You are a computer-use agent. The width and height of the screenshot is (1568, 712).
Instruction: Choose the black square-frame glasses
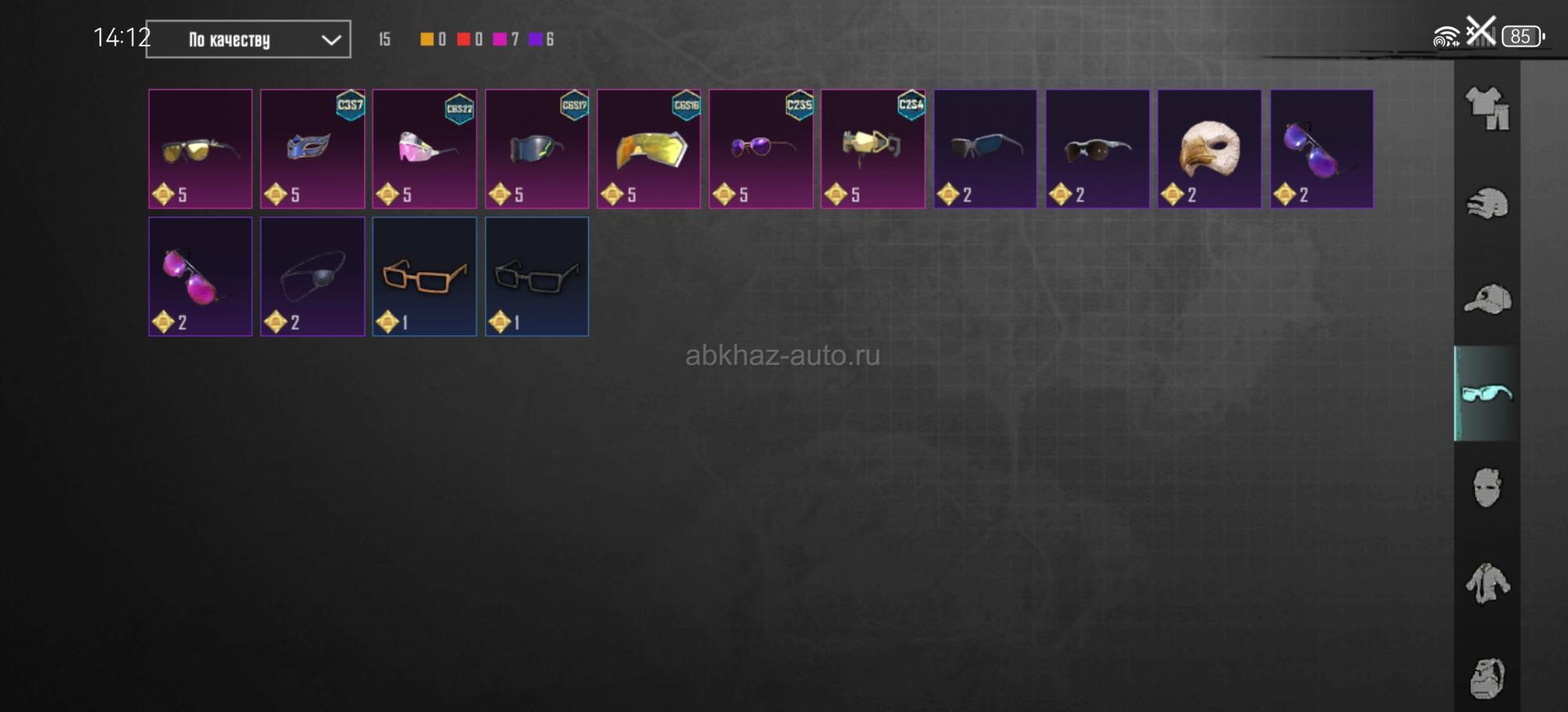537,276
